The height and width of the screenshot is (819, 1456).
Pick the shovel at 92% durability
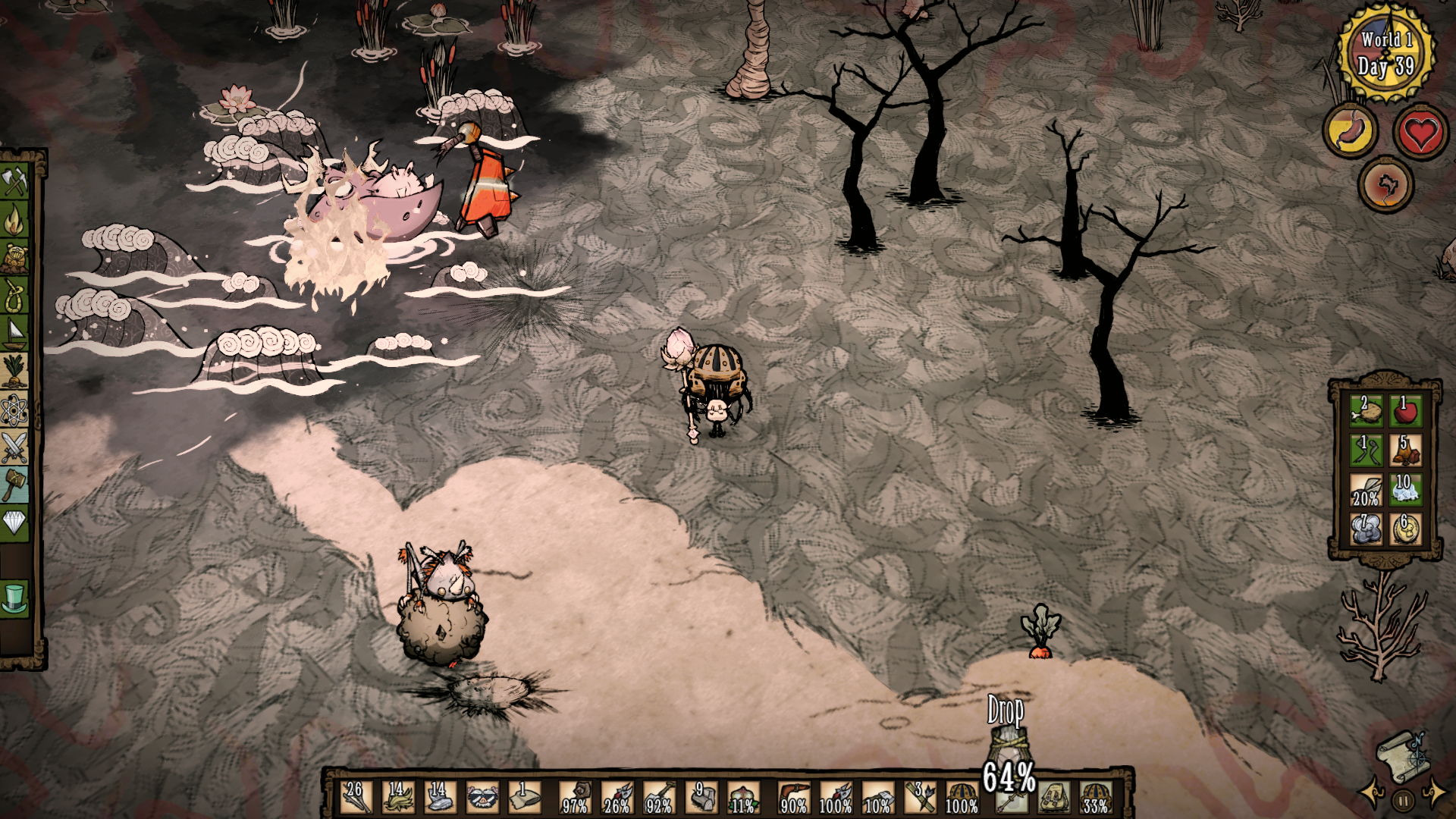(658, 797)
